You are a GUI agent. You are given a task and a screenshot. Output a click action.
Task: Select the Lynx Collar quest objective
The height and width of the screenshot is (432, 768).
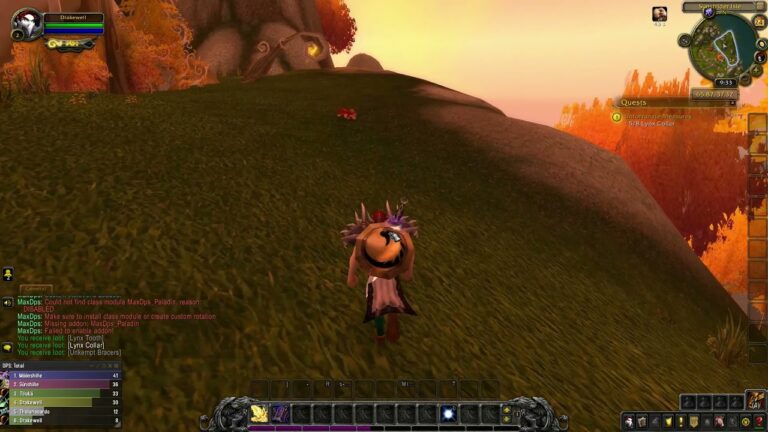click(651, 123)
